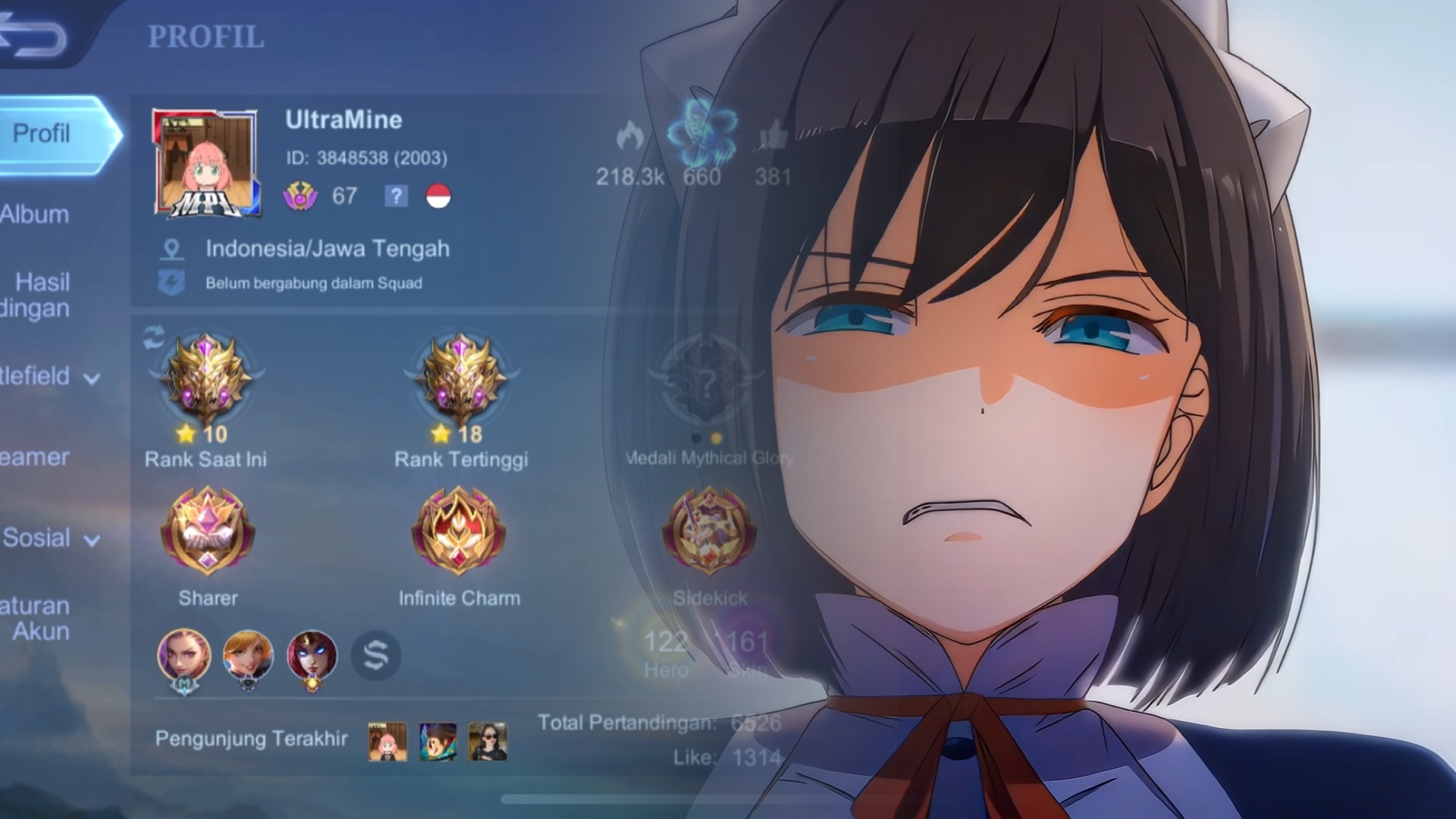Tap the blue question mark badge
This screenshot has width=1456, height=819.
(396, 196)
